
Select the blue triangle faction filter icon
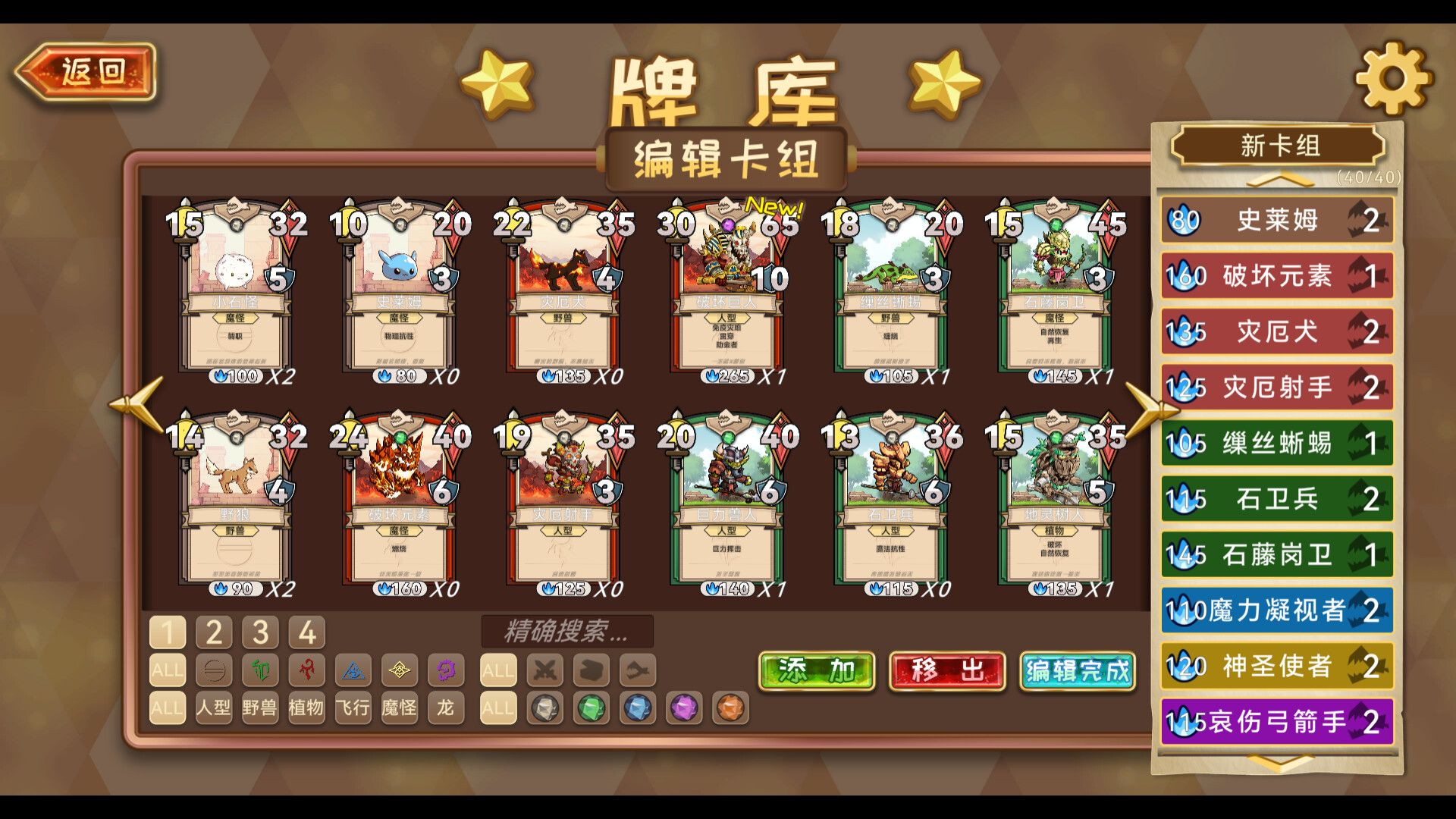[353, 670]
